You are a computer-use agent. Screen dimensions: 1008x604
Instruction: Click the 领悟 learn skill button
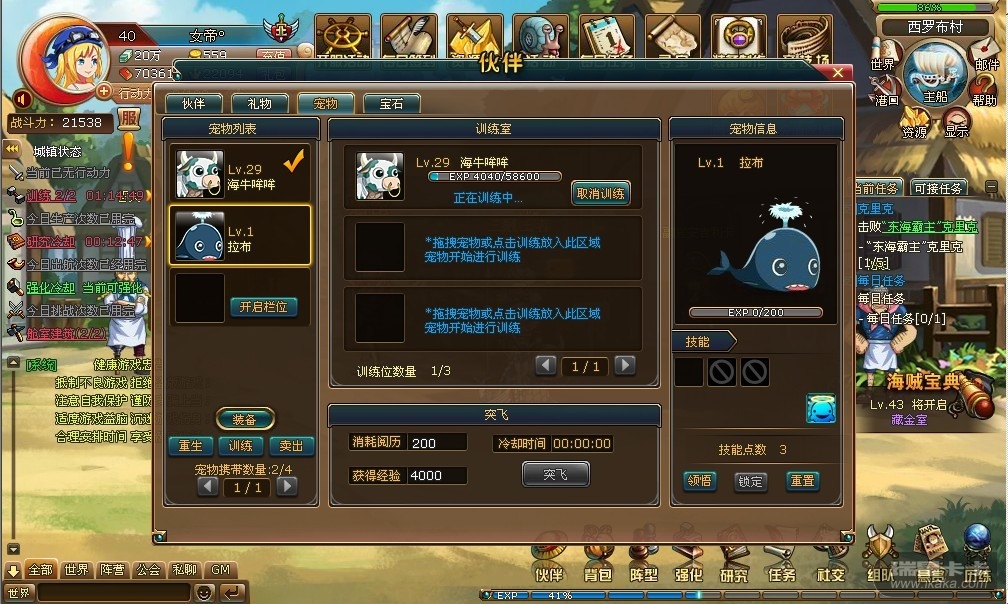pyautogui.click(x=699, y=481)
